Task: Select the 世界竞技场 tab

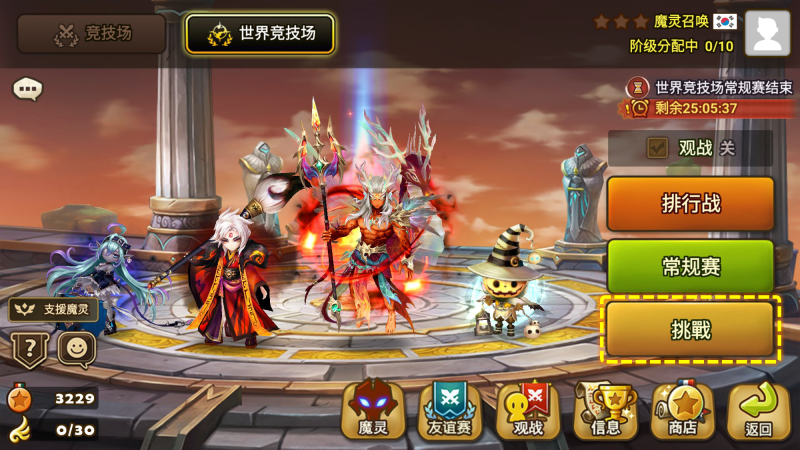Action: coord(260,34)
